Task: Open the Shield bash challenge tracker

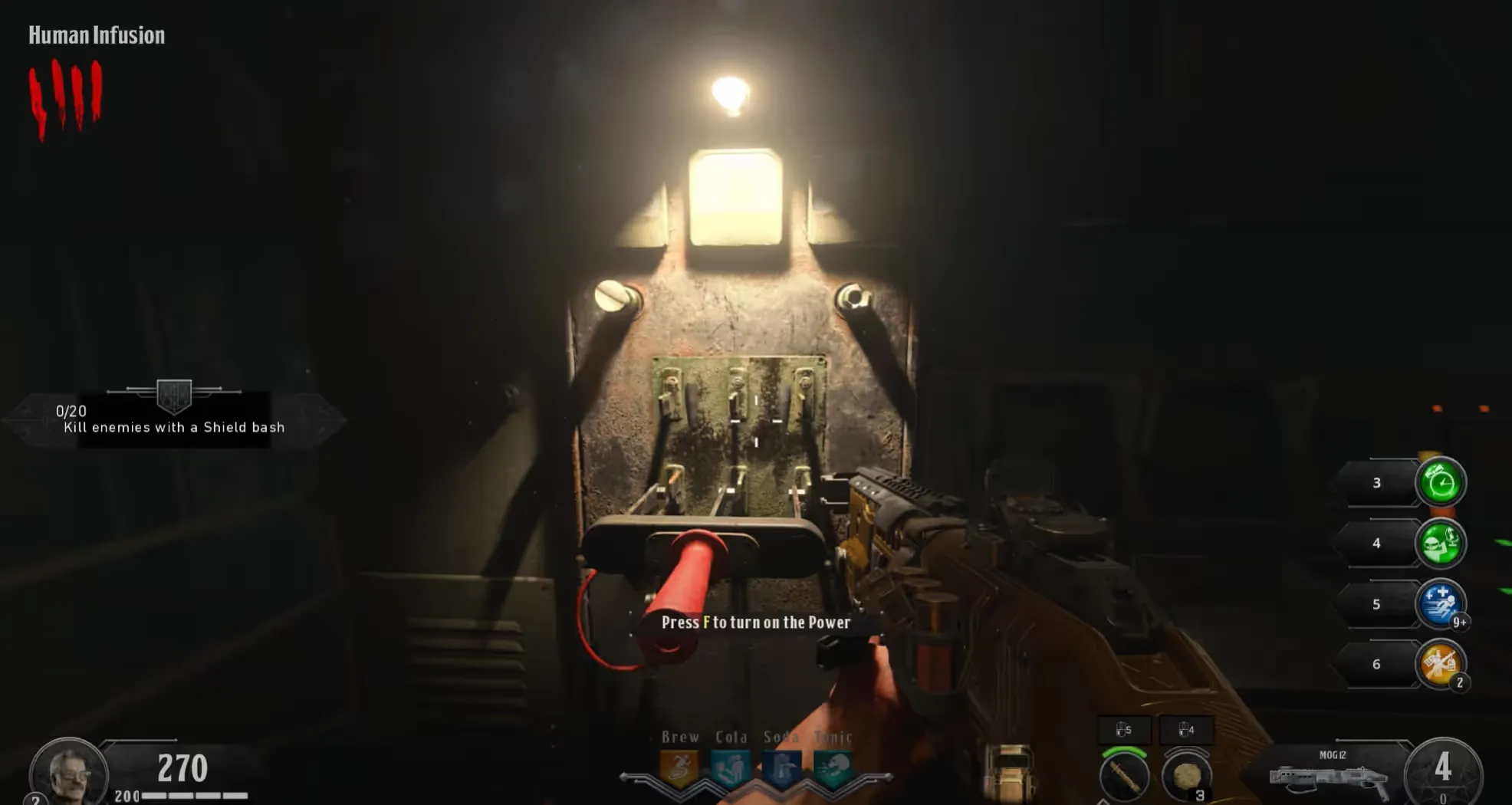Action: click(x=174, y=419)
